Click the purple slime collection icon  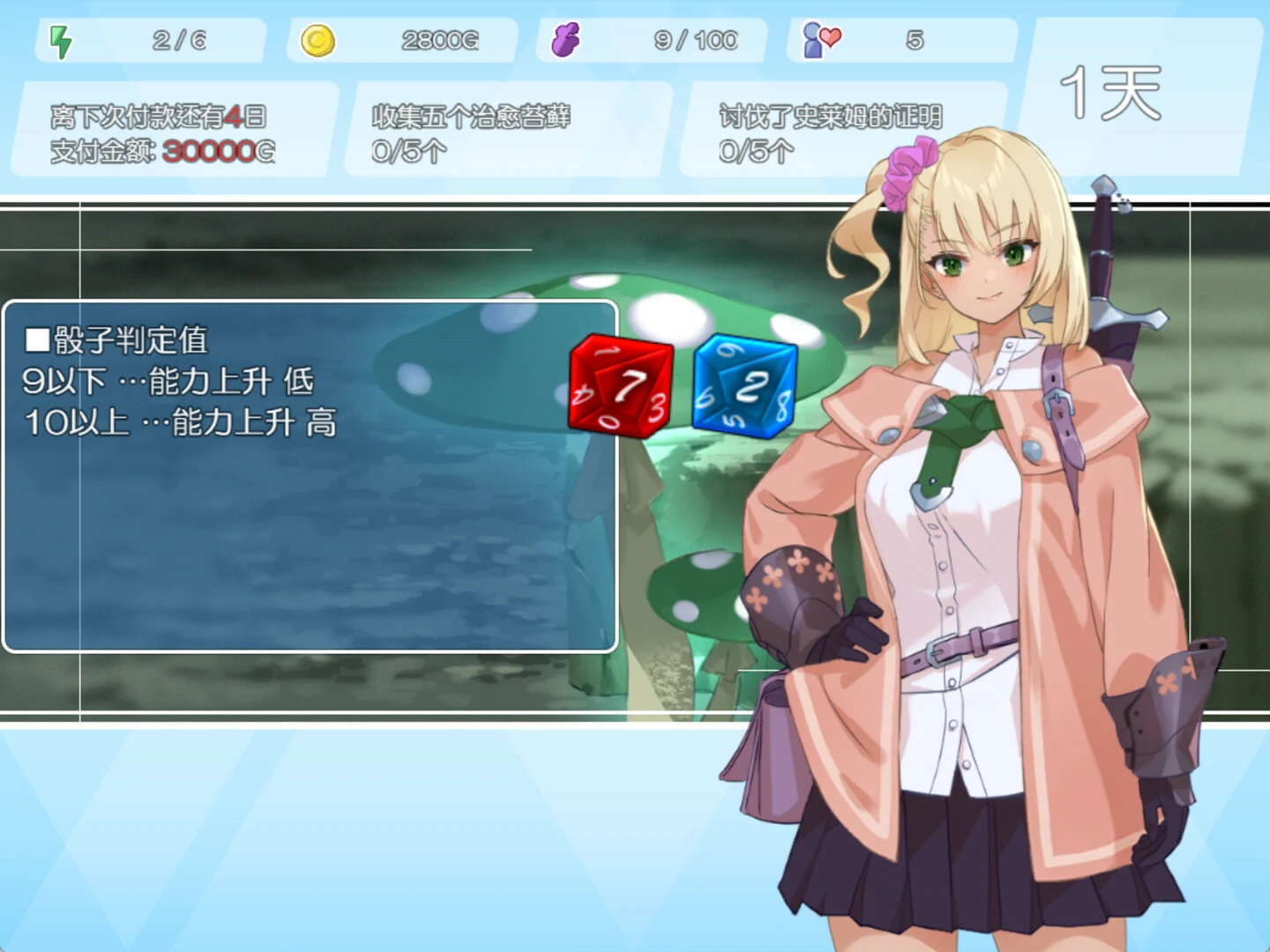tap(567, 38)
